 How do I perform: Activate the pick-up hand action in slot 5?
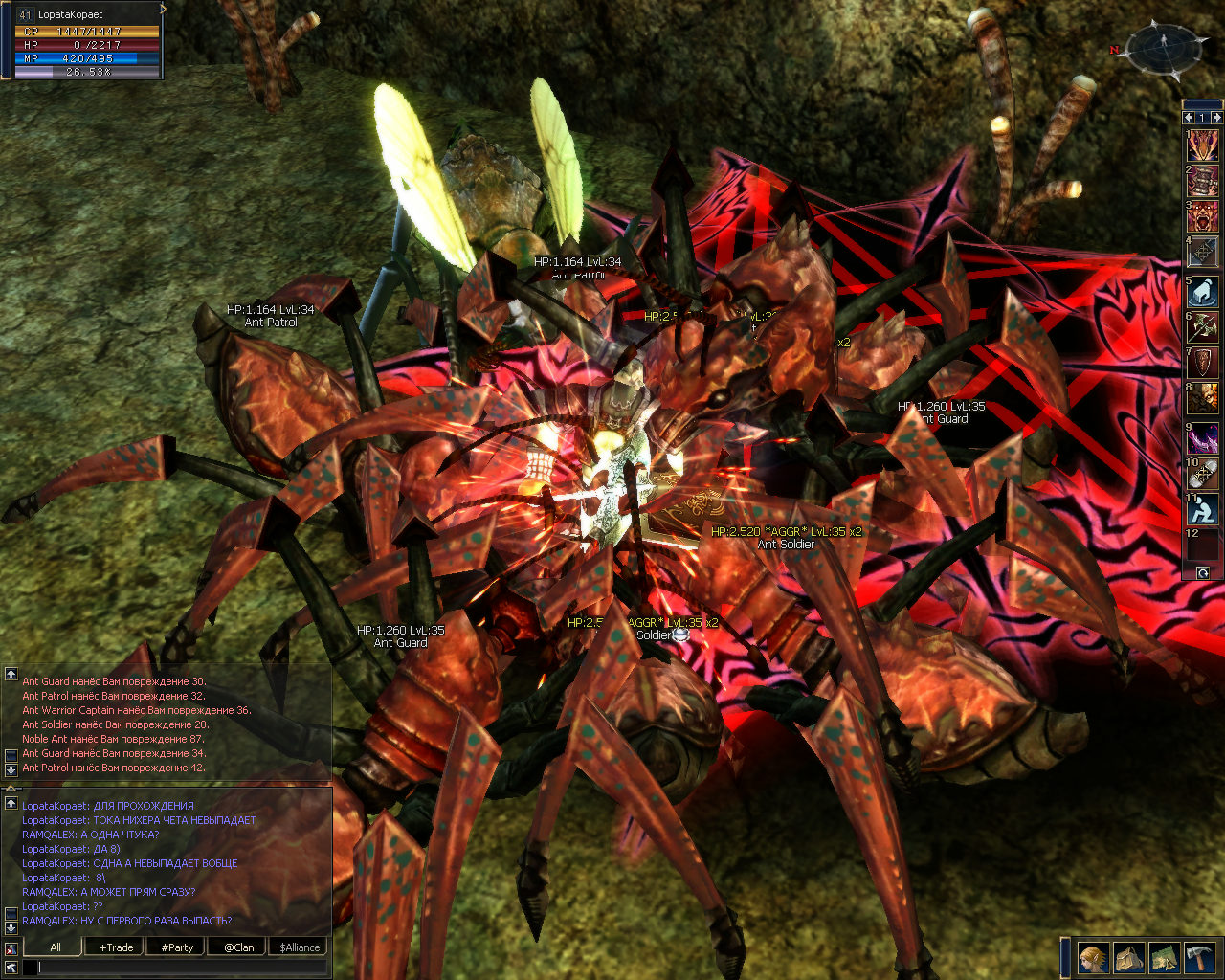pyautogui.click(x=1203, y=291)
